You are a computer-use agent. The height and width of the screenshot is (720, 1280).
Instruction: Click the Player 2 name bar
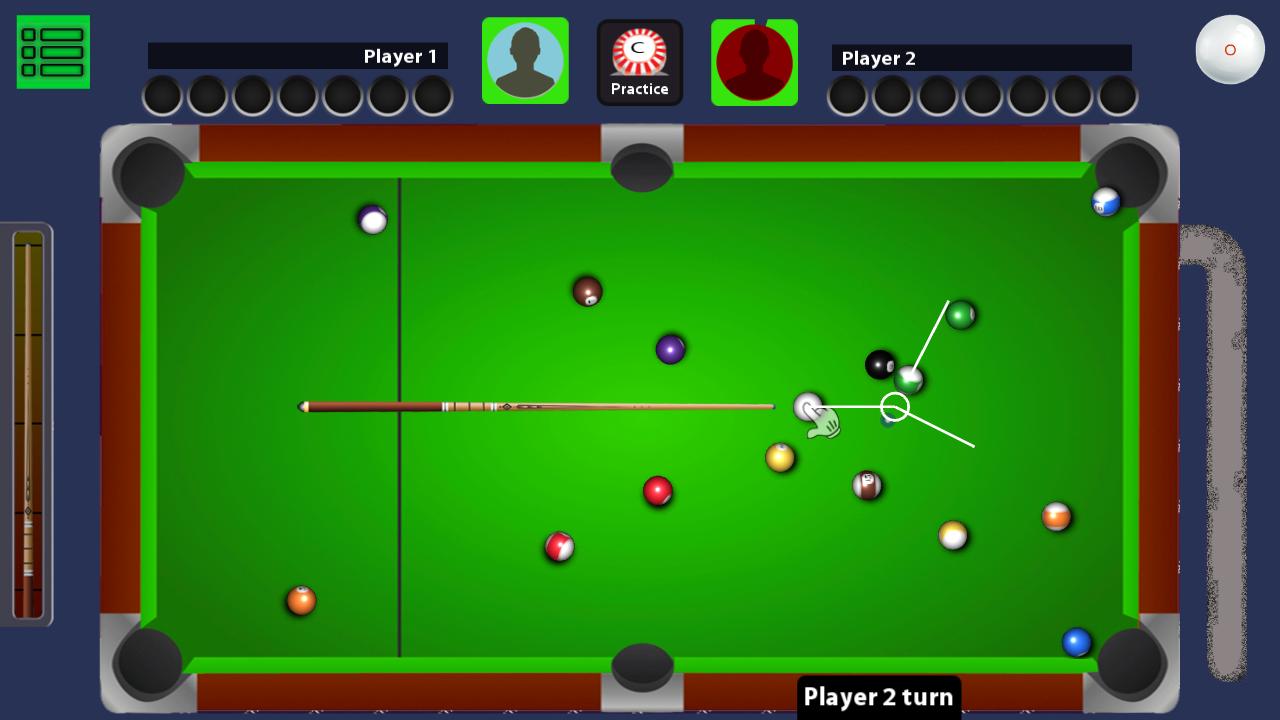pos(980,58)
